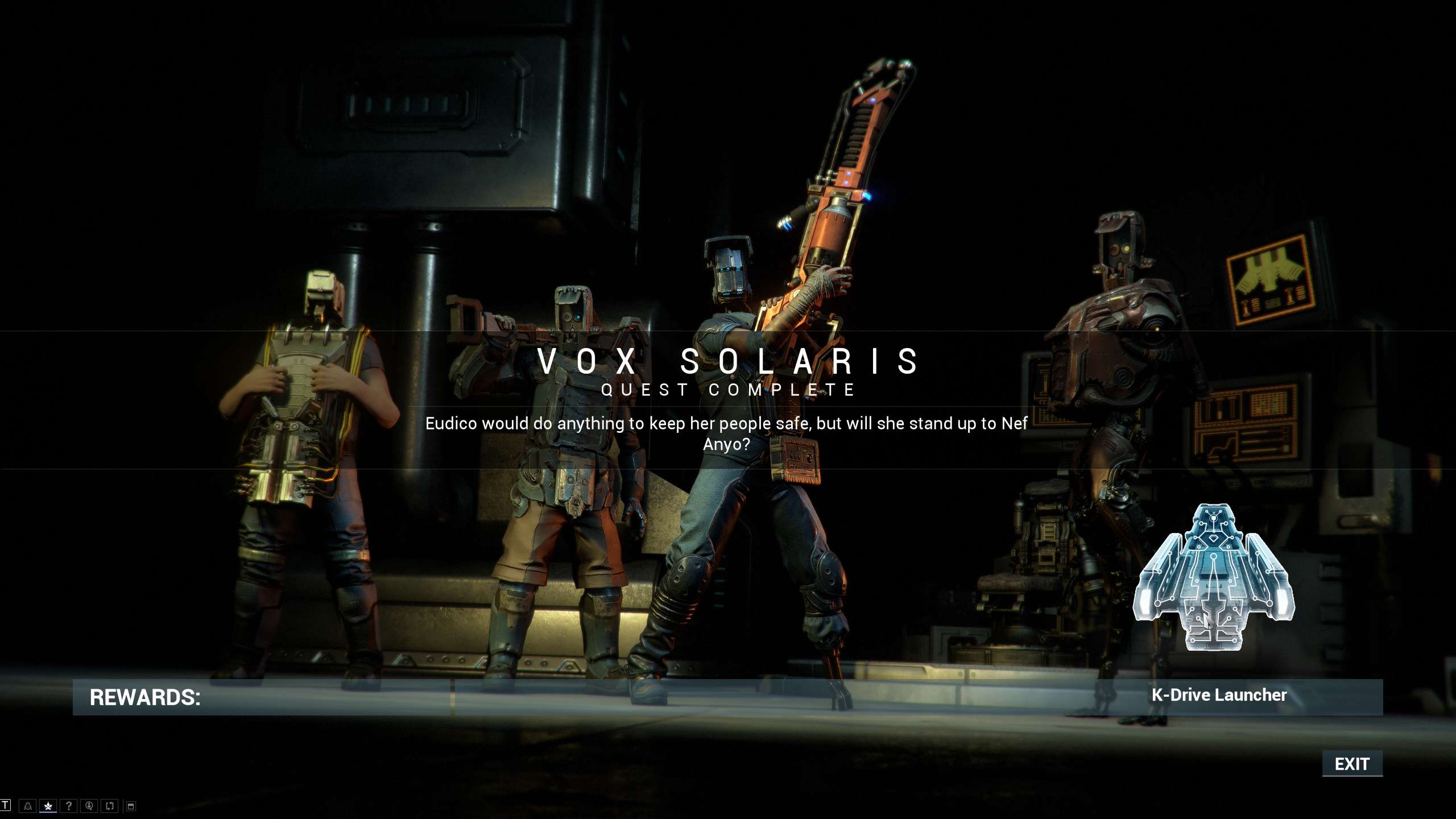Exit the Vox Solaris quest complete screen
The height and width of the screenshot is (819, 1456).
[1352, 764]
